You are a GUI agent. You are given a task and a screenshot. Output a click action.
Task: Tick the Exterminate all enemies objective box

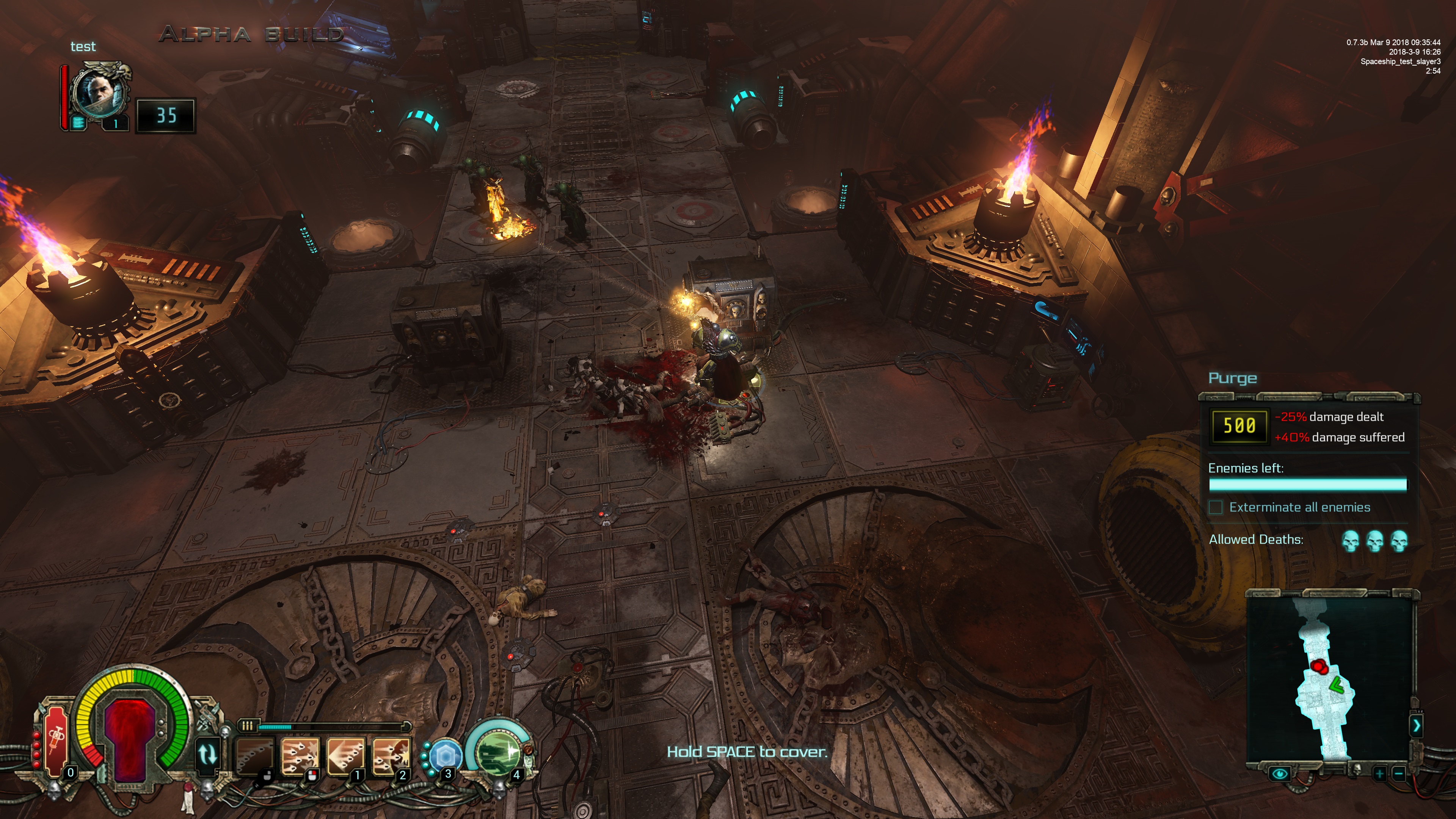tap(1215, 507)
